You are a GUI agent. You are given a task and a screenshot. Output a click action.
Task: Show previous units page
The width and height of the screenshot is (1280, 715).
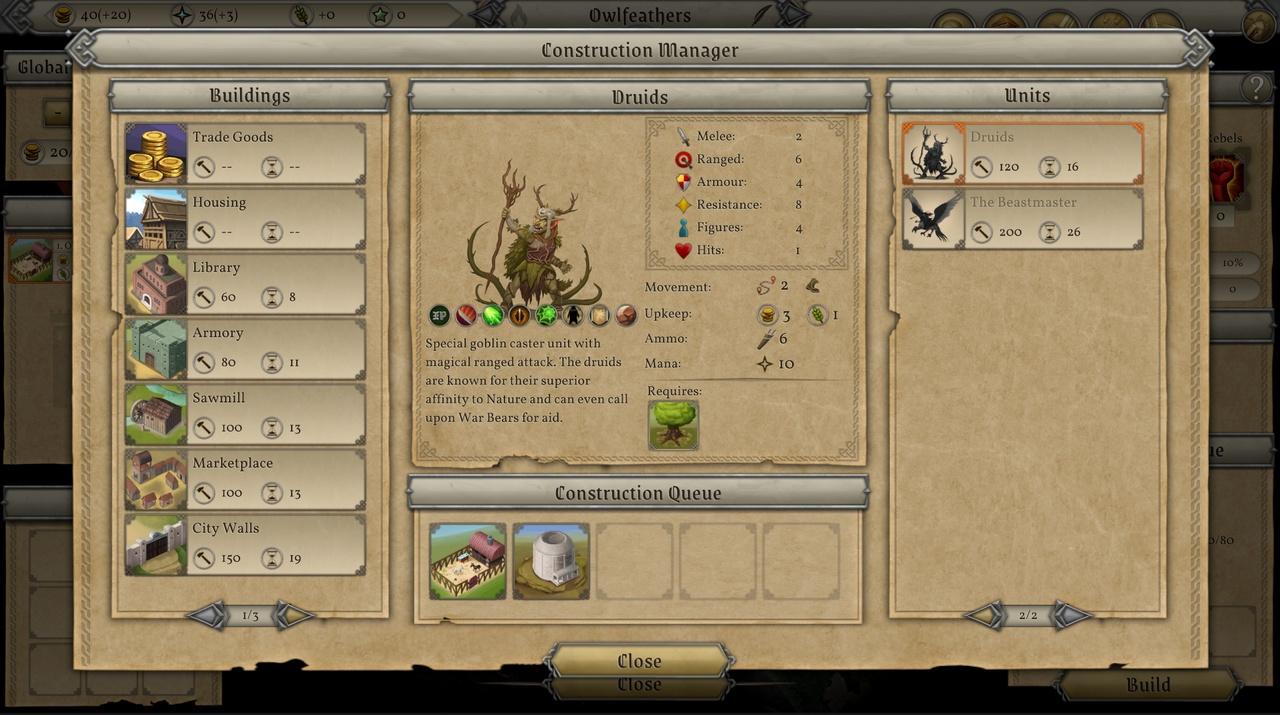pyautogui.click(x=984, y=615)
